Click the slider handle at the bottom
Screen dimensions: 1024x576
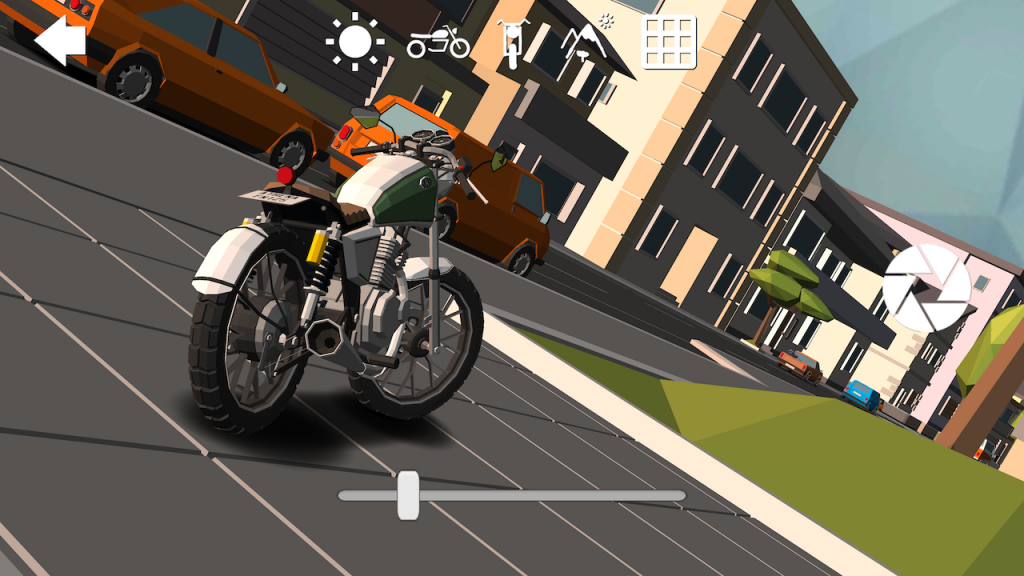408,495
